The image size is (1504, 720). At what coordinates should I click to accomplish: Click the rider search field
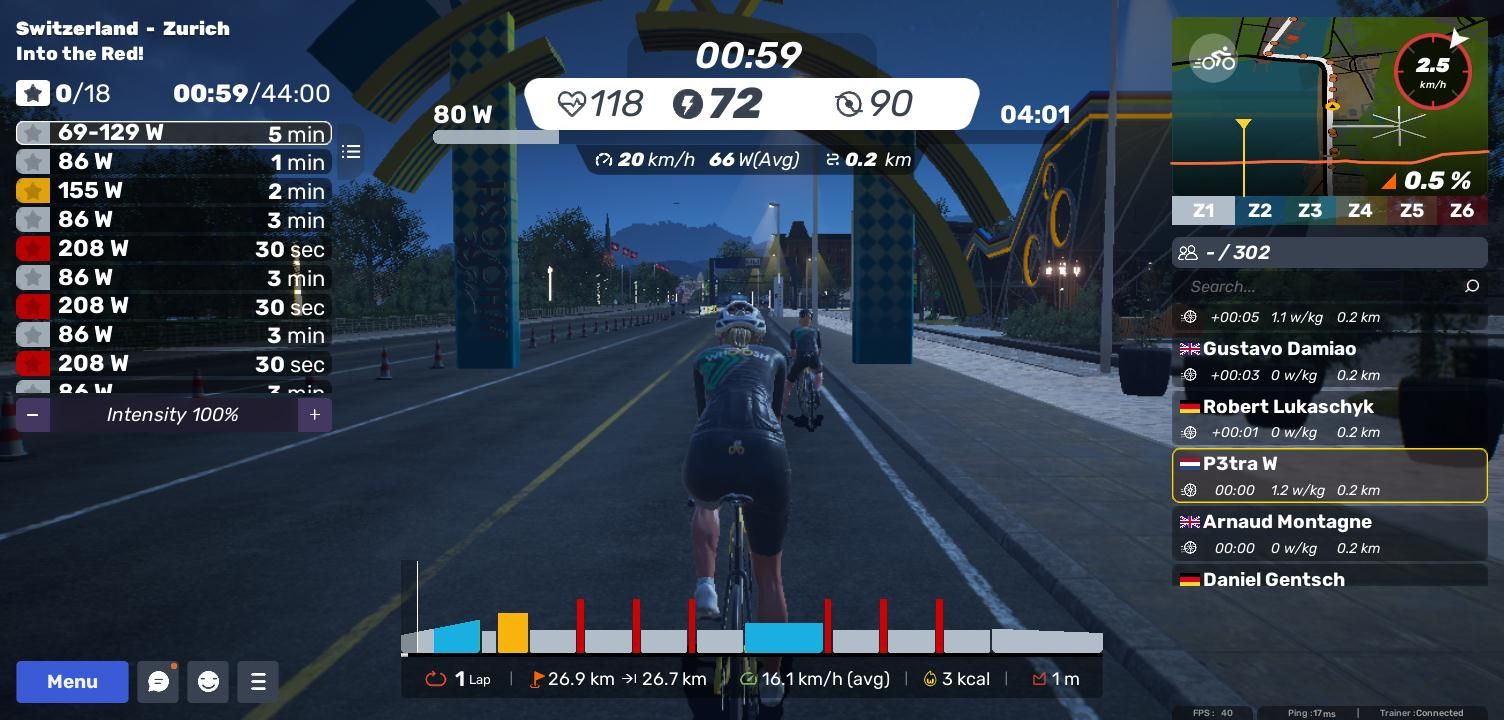tap(1320, 287)
